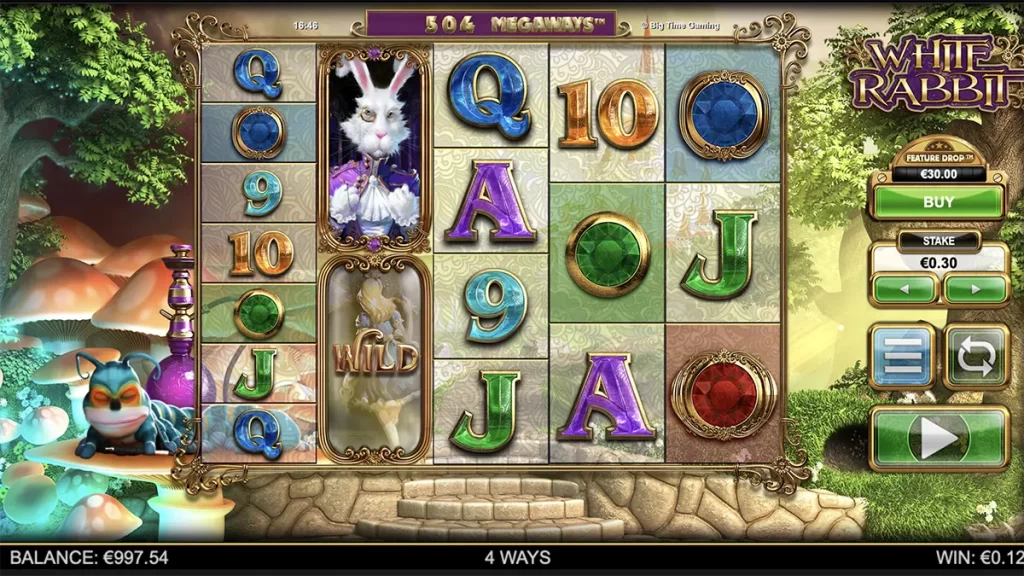Screen dimensions: 1024x576
Task: Spin the reels with green play button
Action: tap(939, 437)
